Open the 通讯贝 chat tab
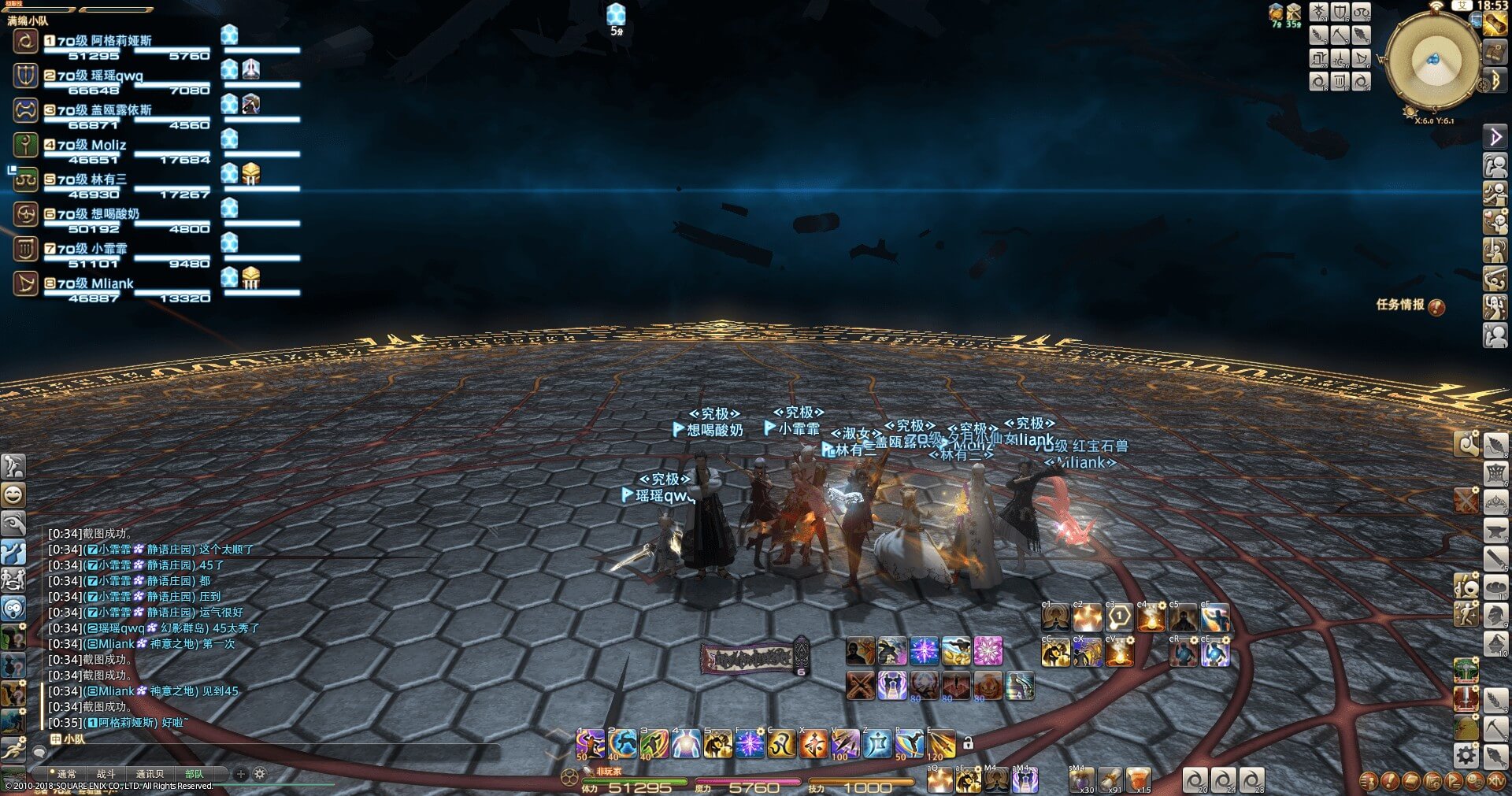 pos(150,774)
